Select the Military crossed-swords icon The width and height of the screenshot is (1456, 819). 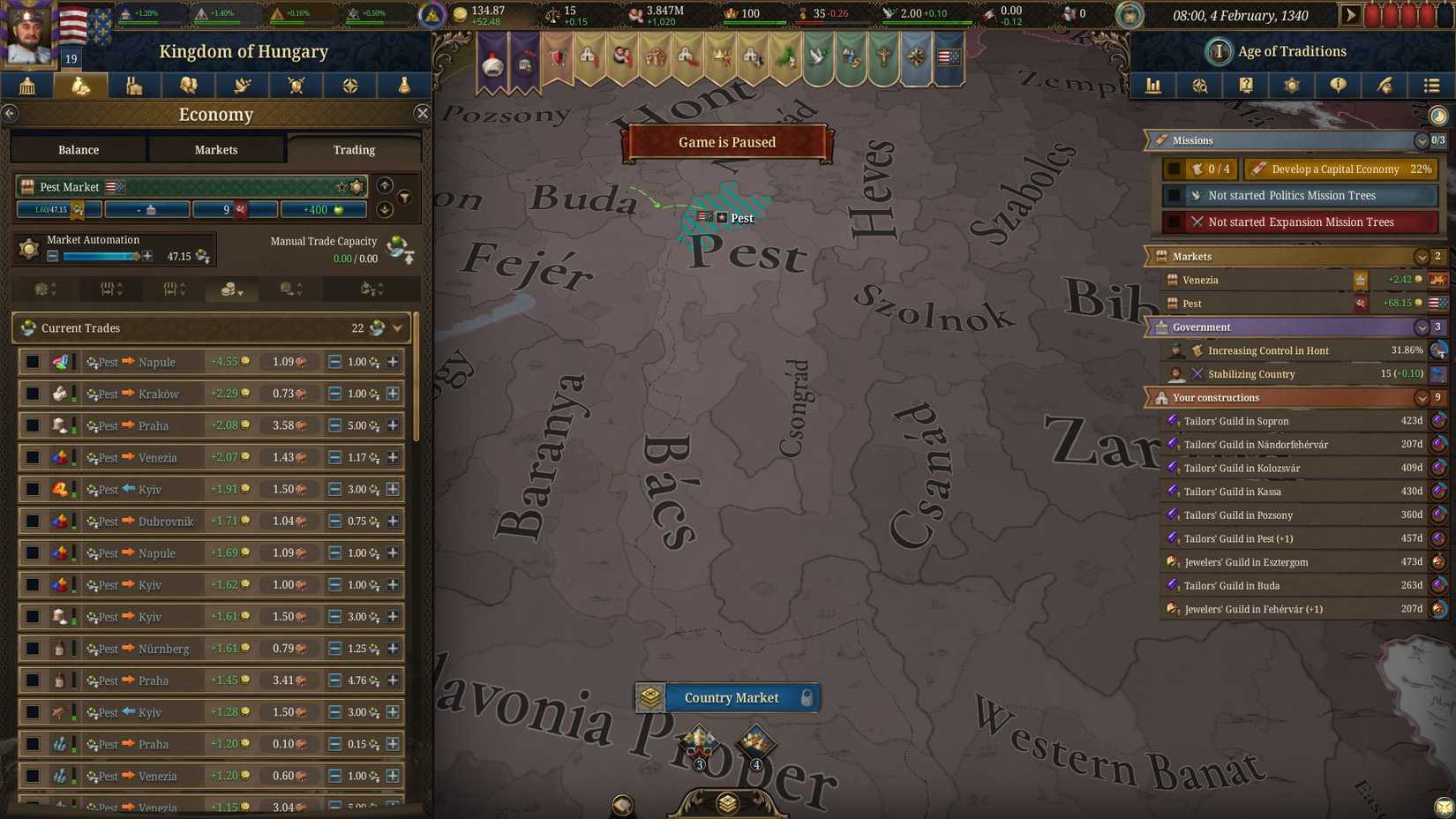click(x=296, y=85)
